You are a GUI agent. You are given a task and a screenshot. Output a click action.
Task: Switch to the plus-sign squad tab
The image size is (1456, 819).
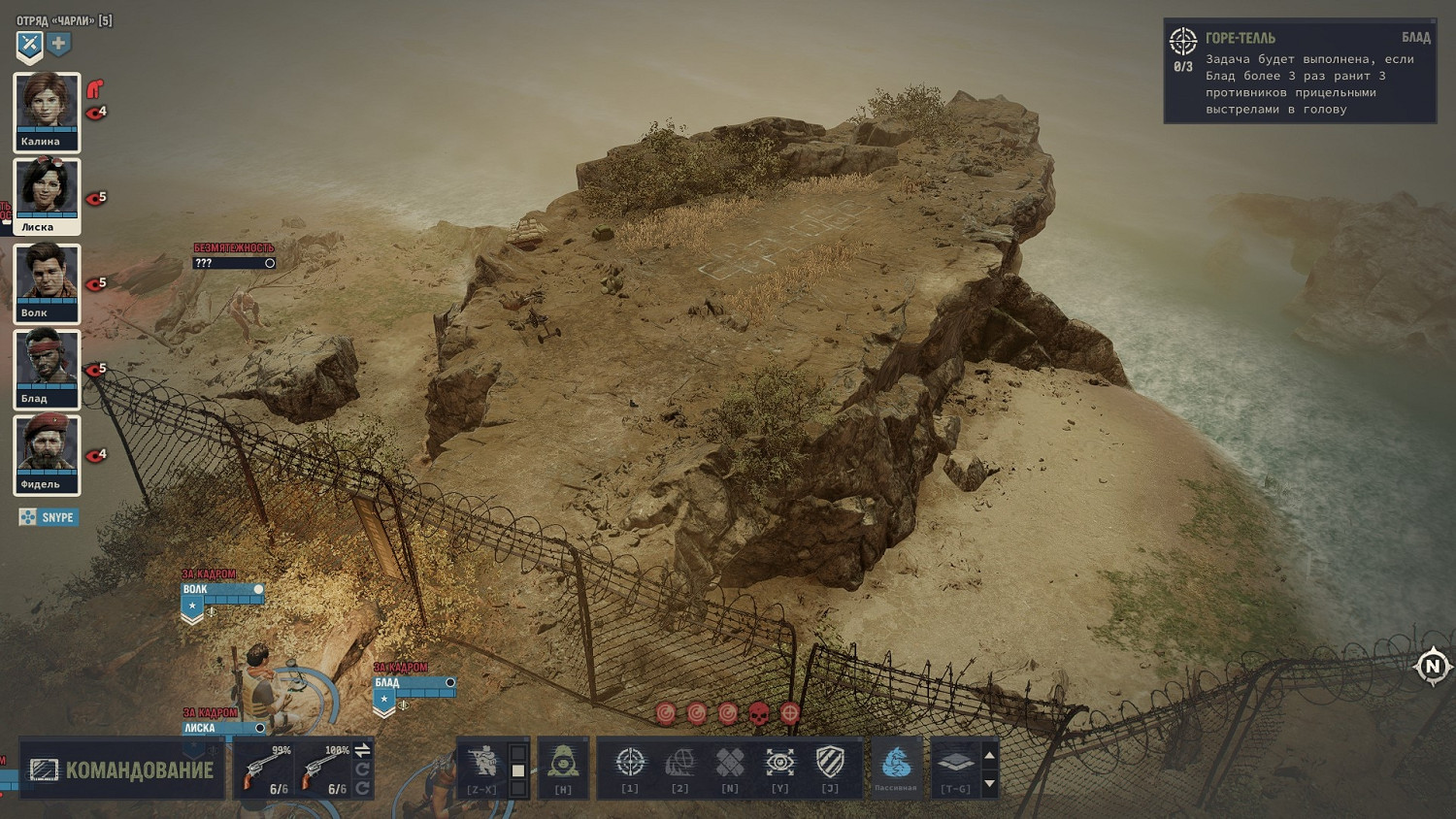click(x=59, y=45)
